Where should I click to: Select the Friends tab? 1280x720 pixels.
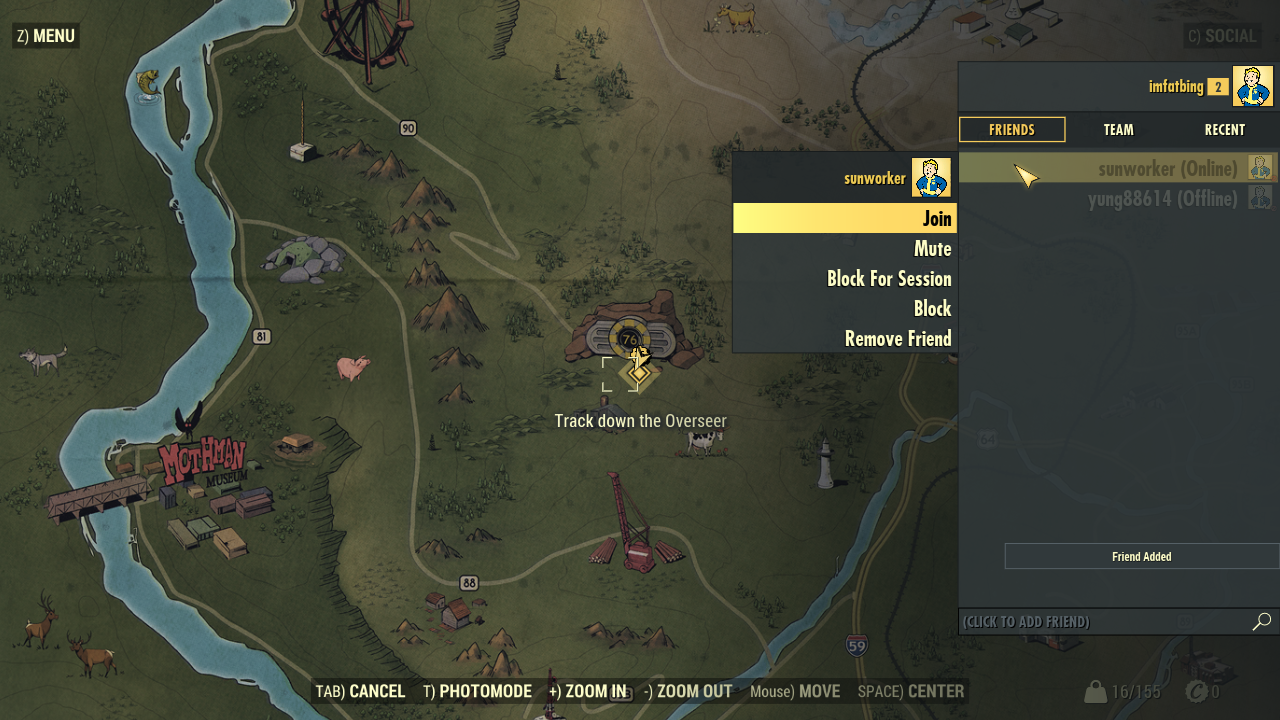click(1012, 130)
